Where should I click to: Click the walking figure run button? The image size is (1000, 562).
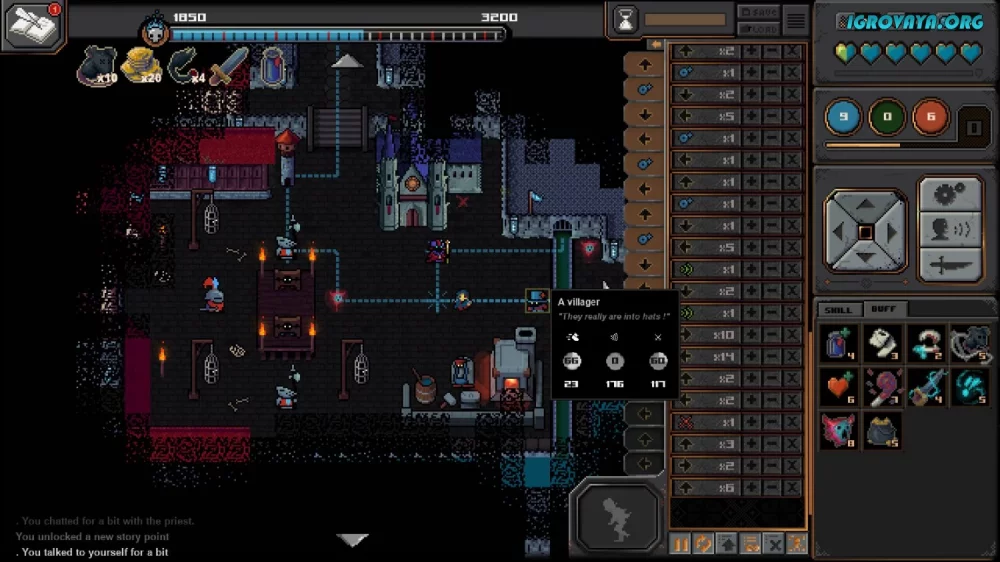[616, 517]
